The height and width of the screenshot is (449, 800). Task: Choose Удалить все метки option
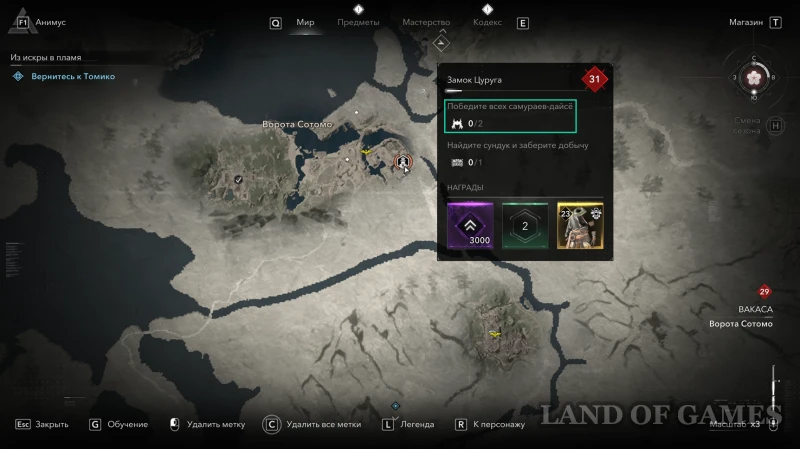click(x=322, y=424)
